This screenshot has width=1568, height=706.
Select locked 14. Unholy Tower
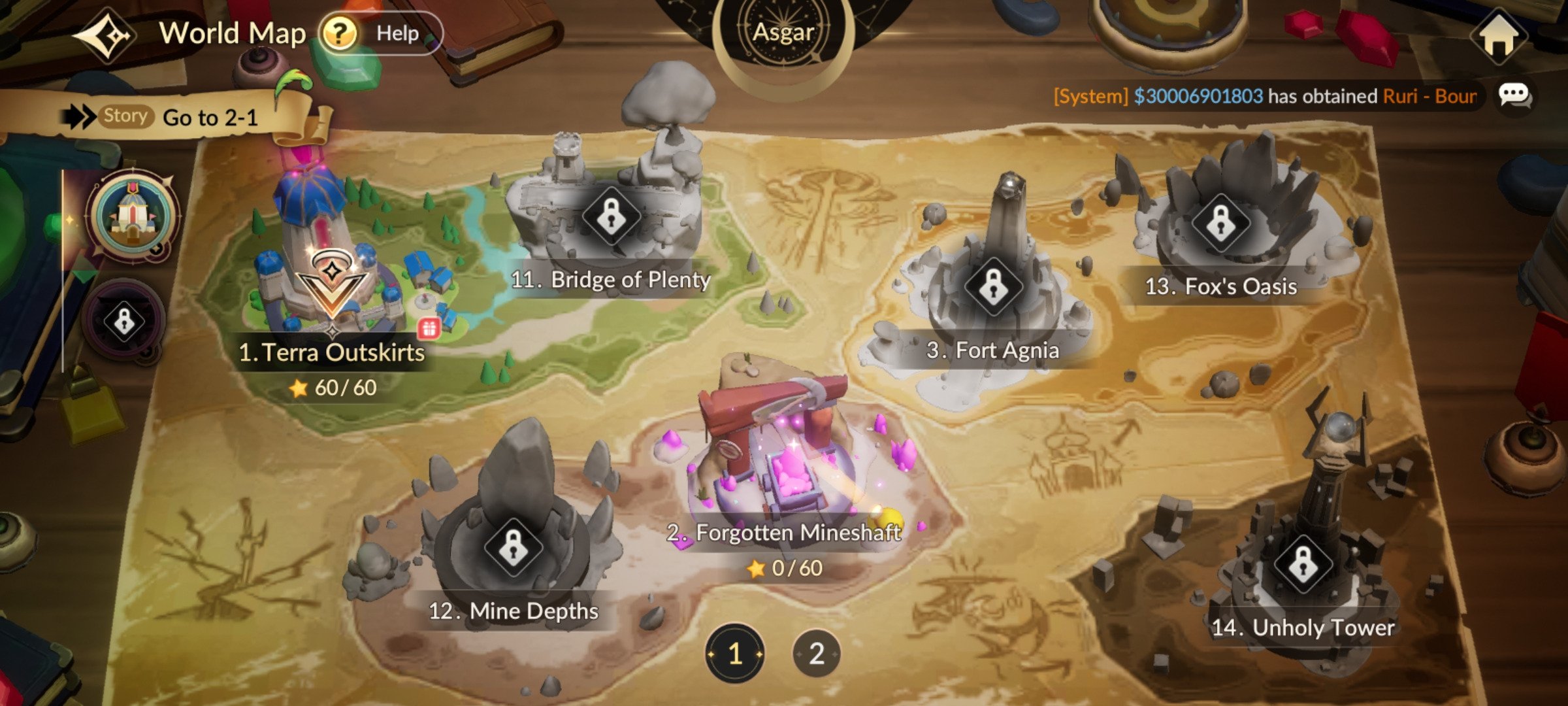point(1303,563)
